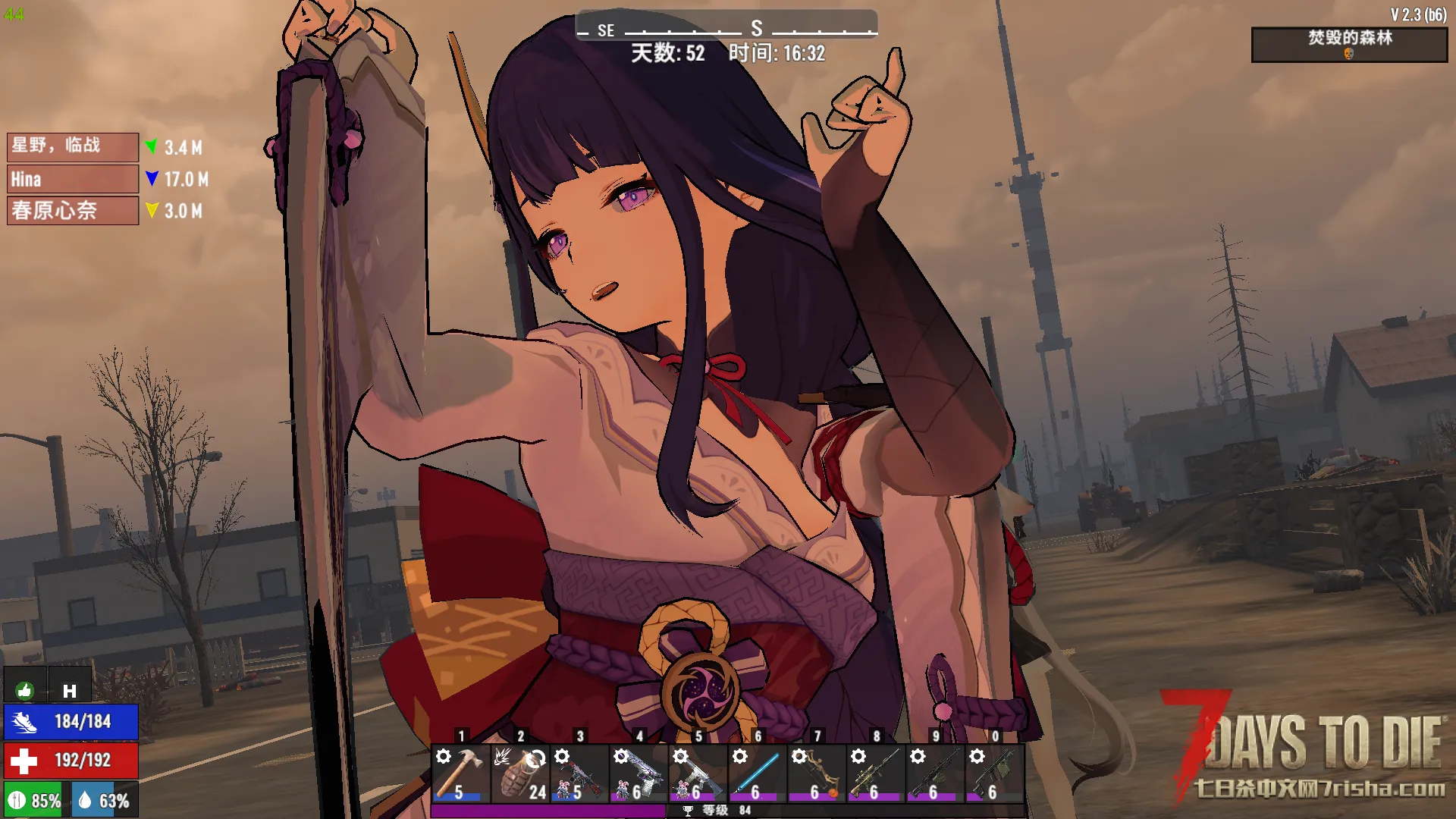This screenshot has height=819, width=1456.
Task: Select party member Hina
Action: (x=72, y=179)
